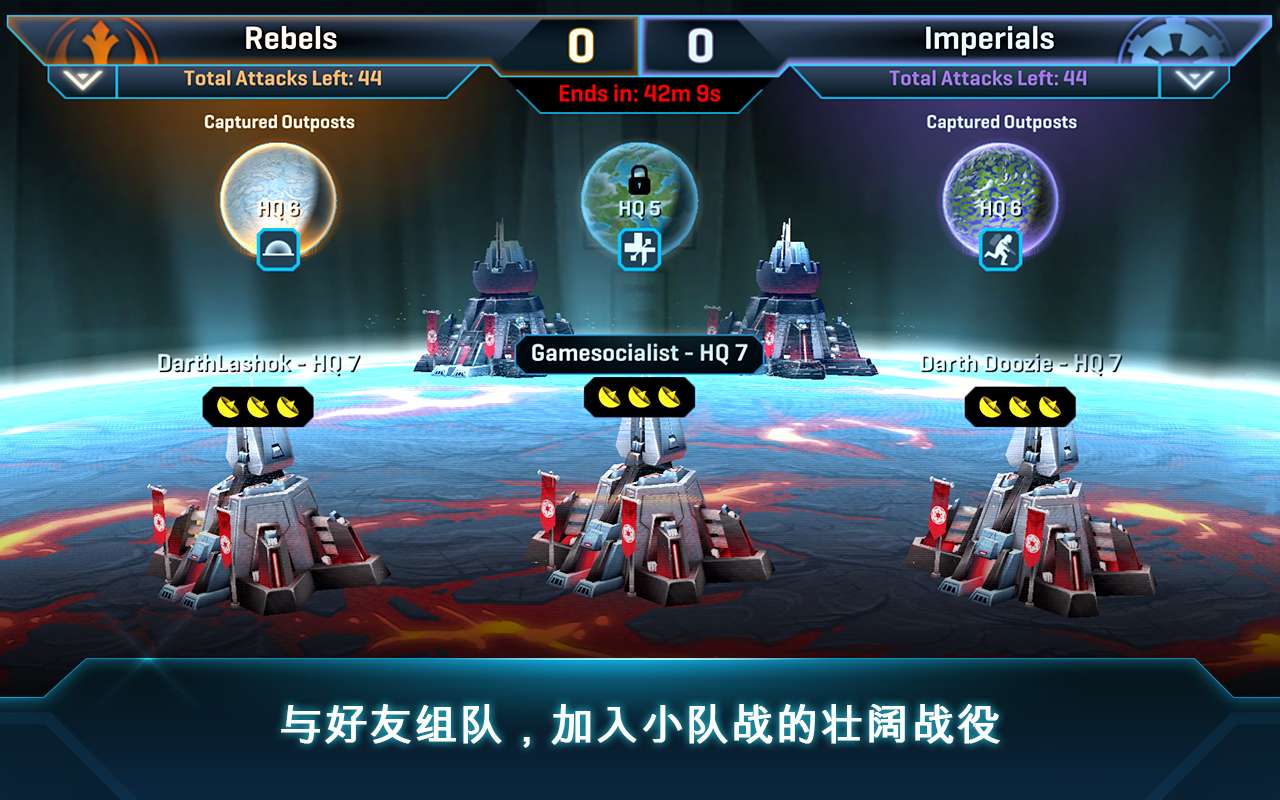Click a yellow uplink icon above DarthLashok's base
This screenshot has width=1280, height=800.
point(258,406)
